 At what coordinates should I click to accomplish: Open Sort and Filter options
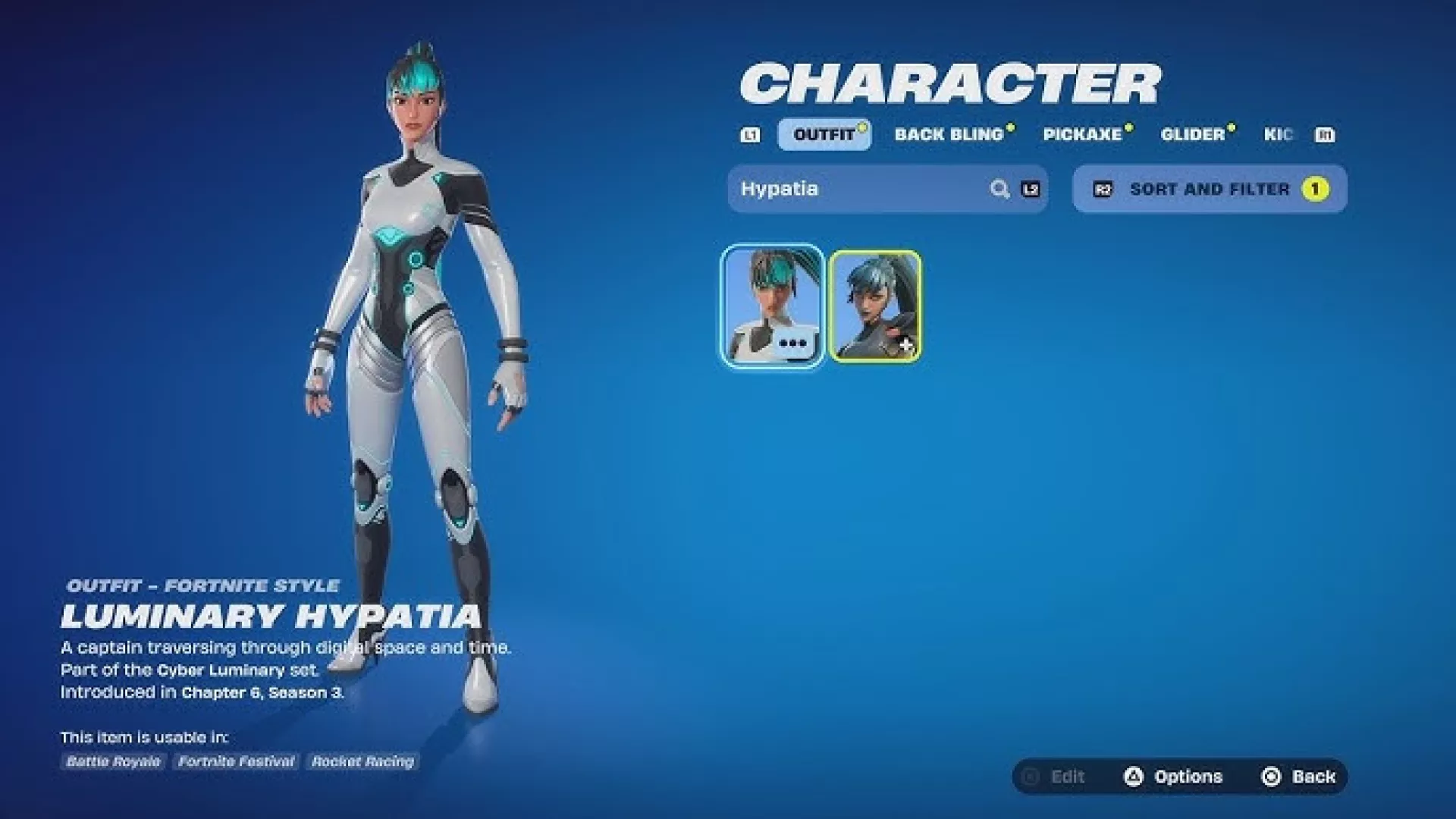[1210, 189]
